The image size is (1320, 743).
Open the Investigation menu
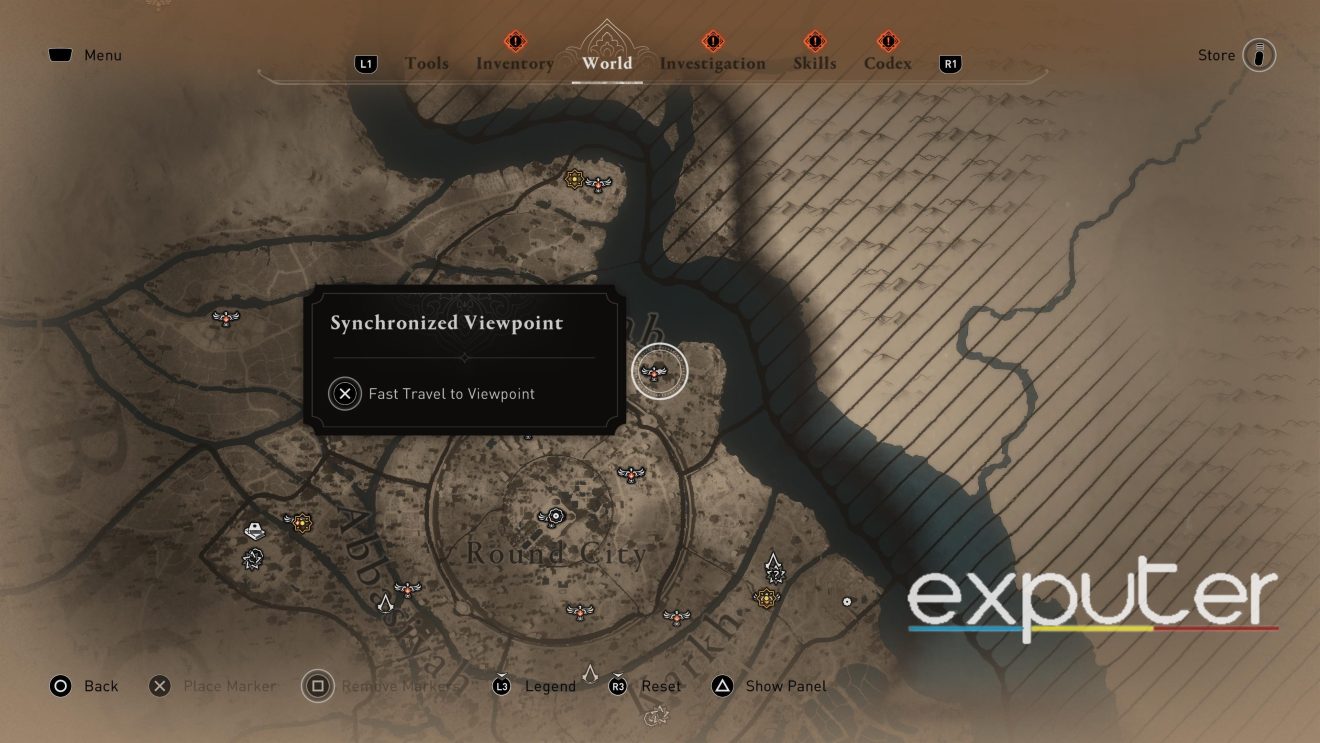point(713,63)
